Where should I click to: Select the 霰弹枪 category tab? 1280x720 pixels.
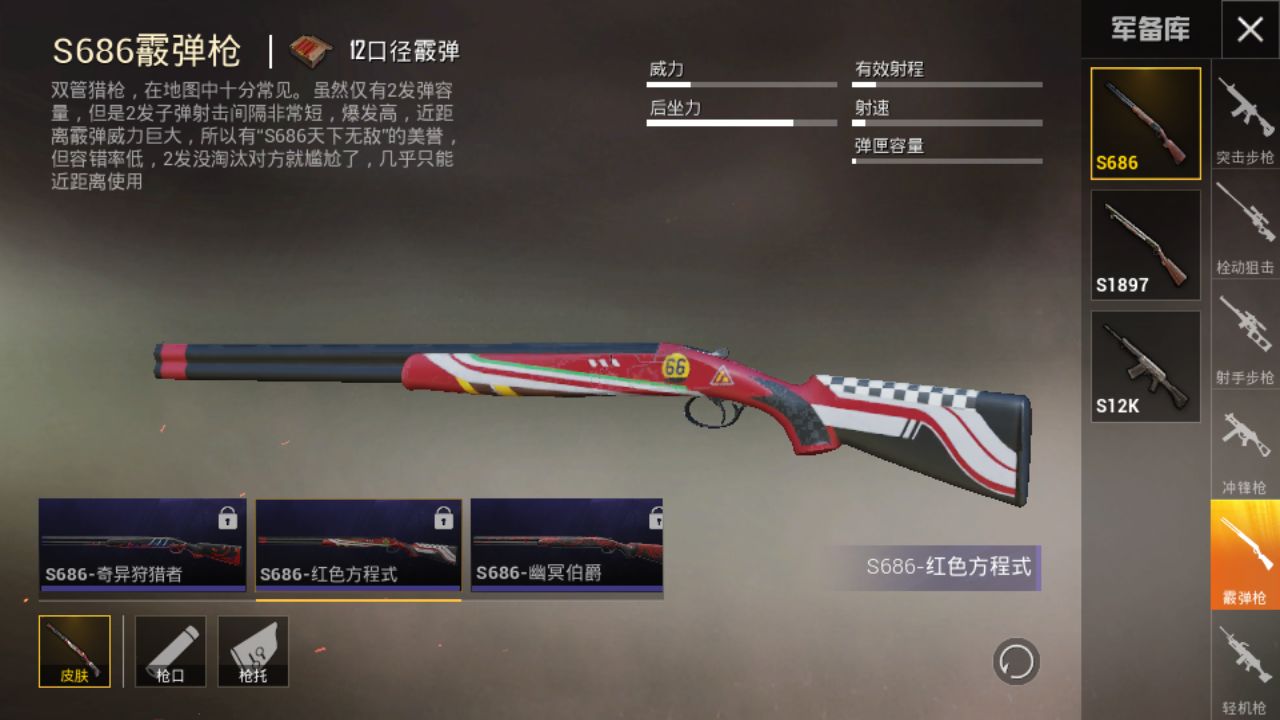[x=1245, y=555]
